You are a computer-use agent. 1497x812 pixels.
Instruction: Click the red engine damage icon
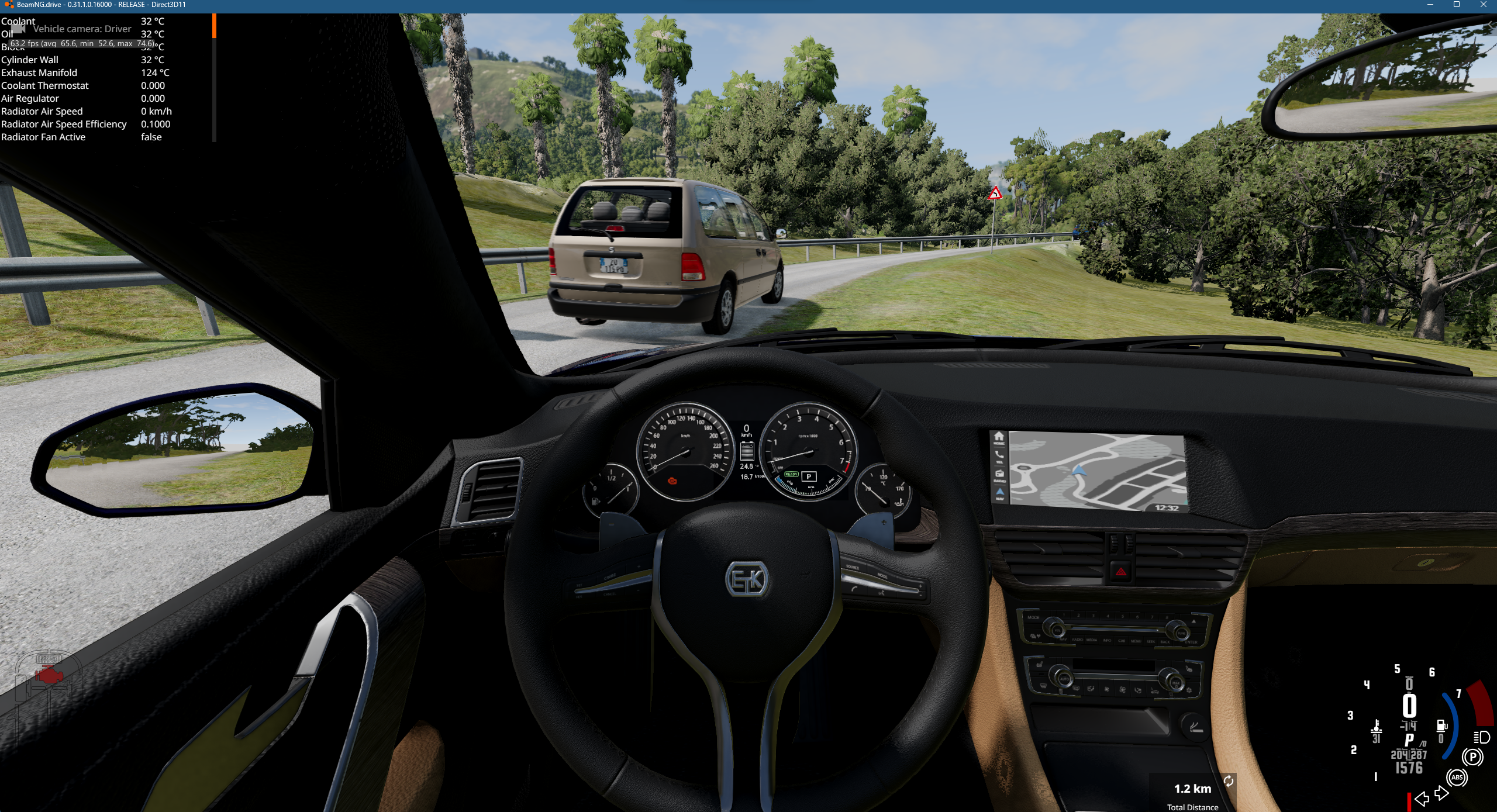[49, 676]
